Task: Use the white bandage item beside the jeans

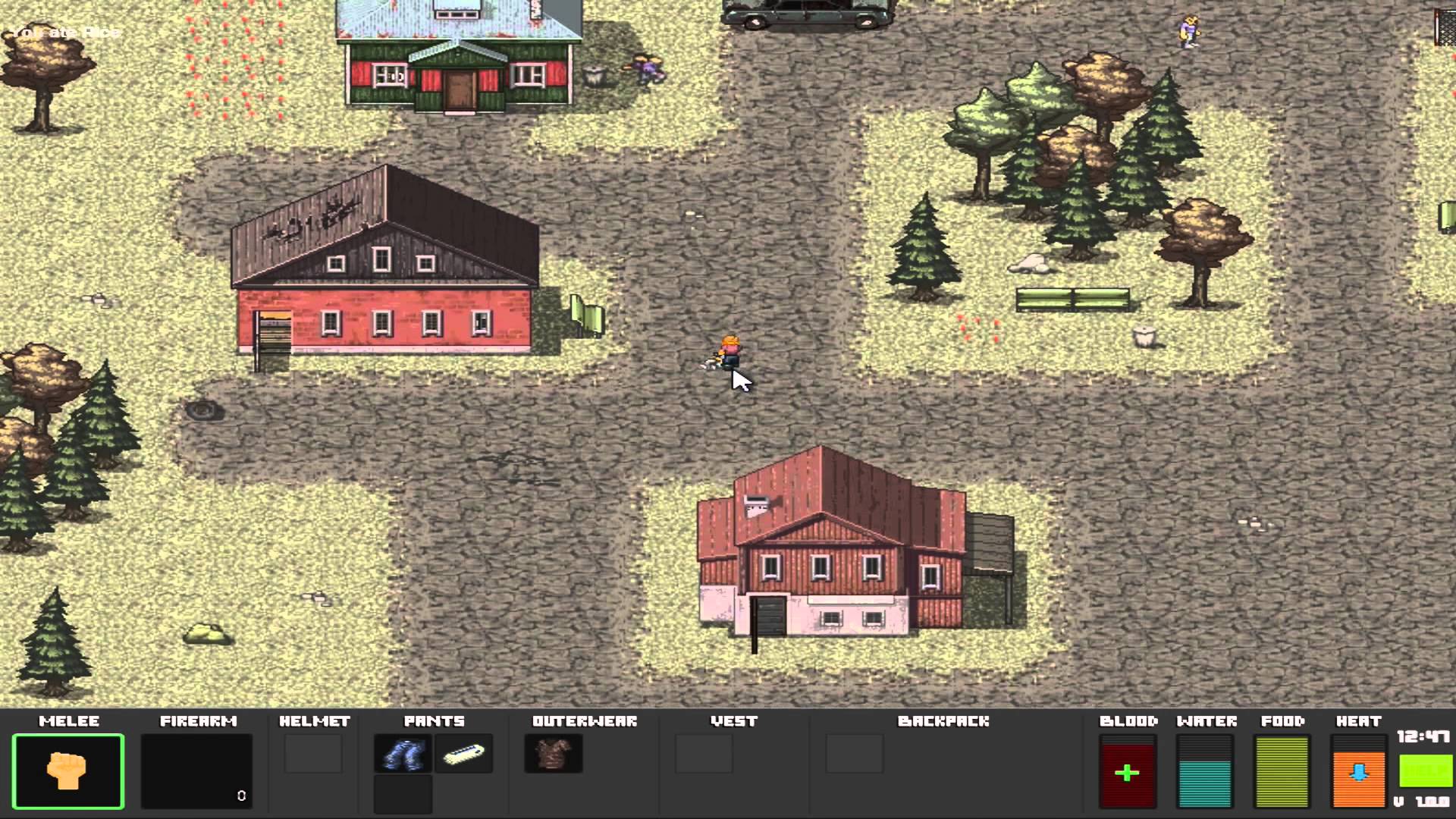Action: [x=463, y=754]
